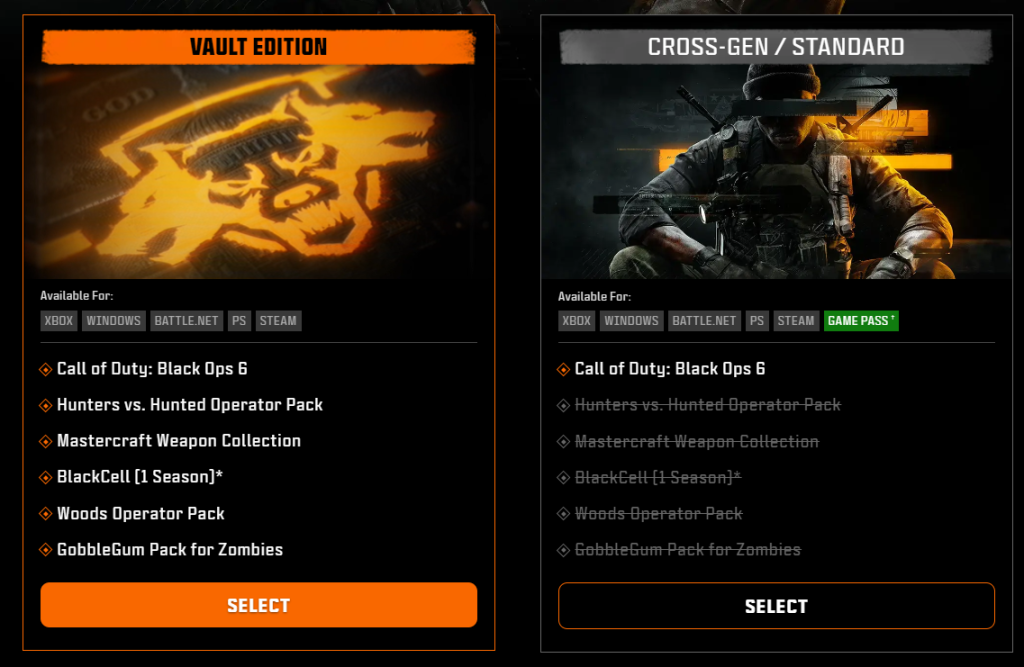Open the Cross-Gen soldier artwork
The width and height of the screenshot is (1024, 667).
pyautogui.click(x=776, y=170)
